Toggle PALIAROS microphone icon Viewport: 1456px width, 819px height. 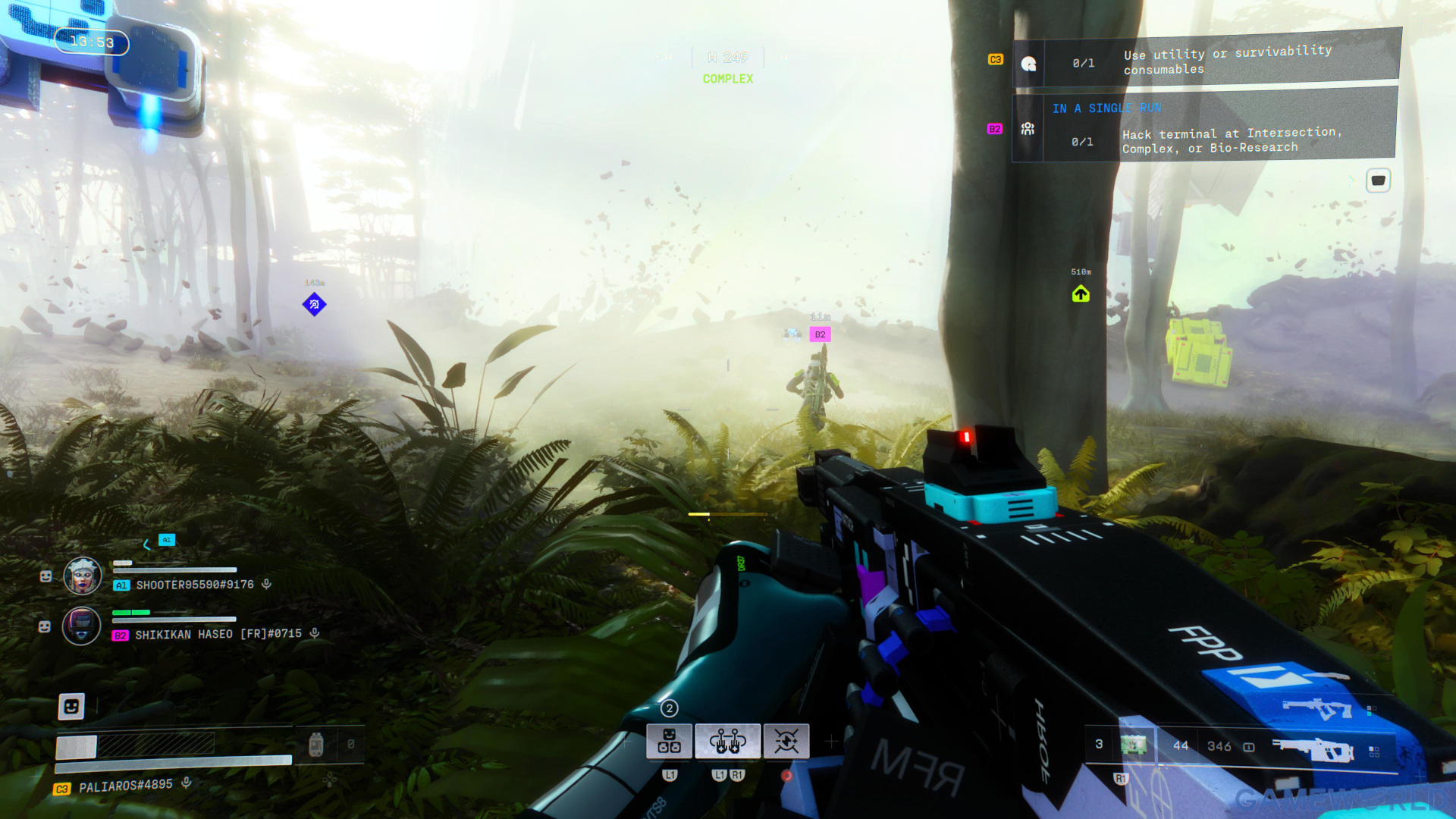click(186, 783)
